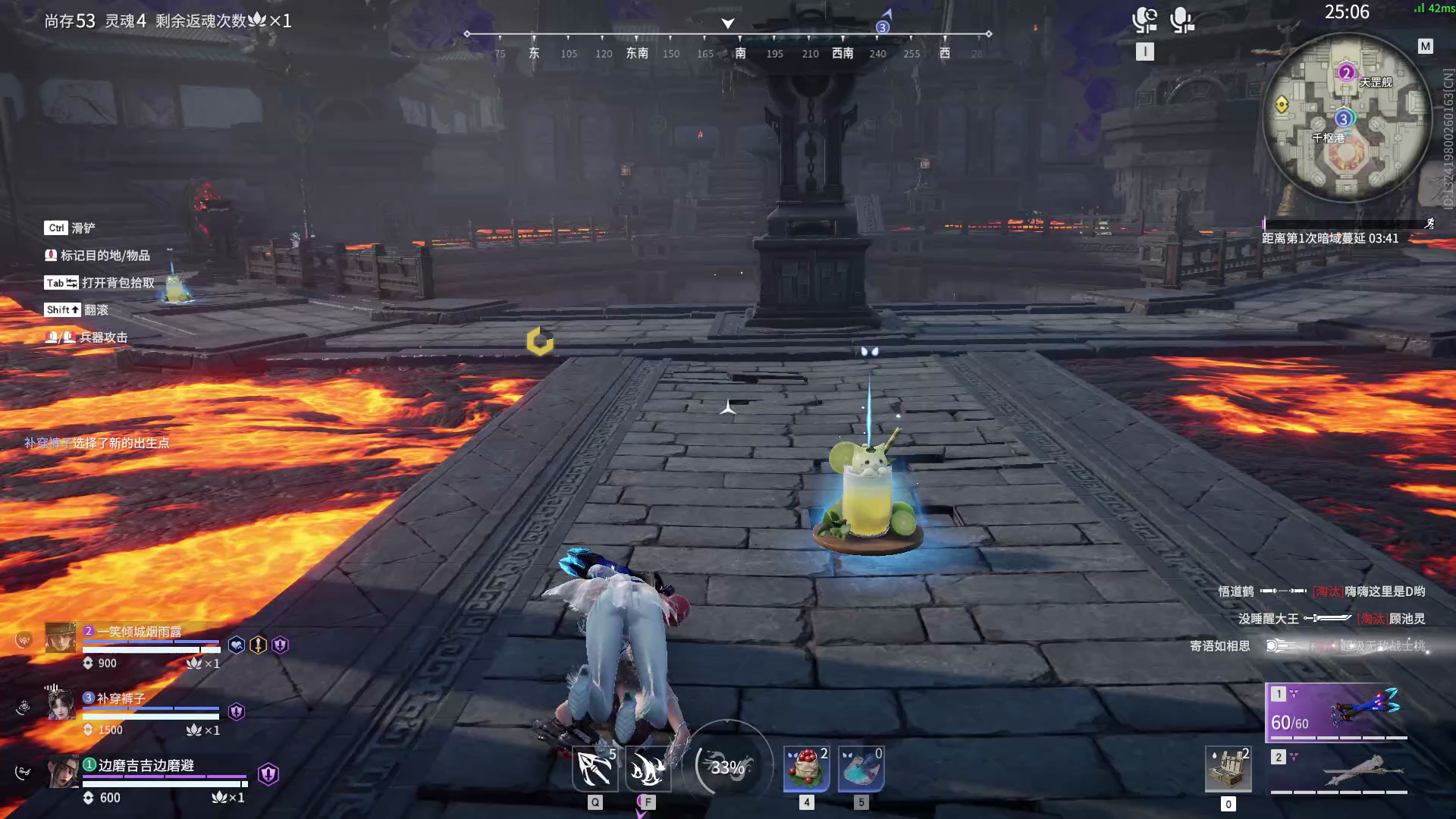Select teammate 一笑倾城烟雨露 portrait
Screen dimensions: 1456x819
tap(60, 638)
